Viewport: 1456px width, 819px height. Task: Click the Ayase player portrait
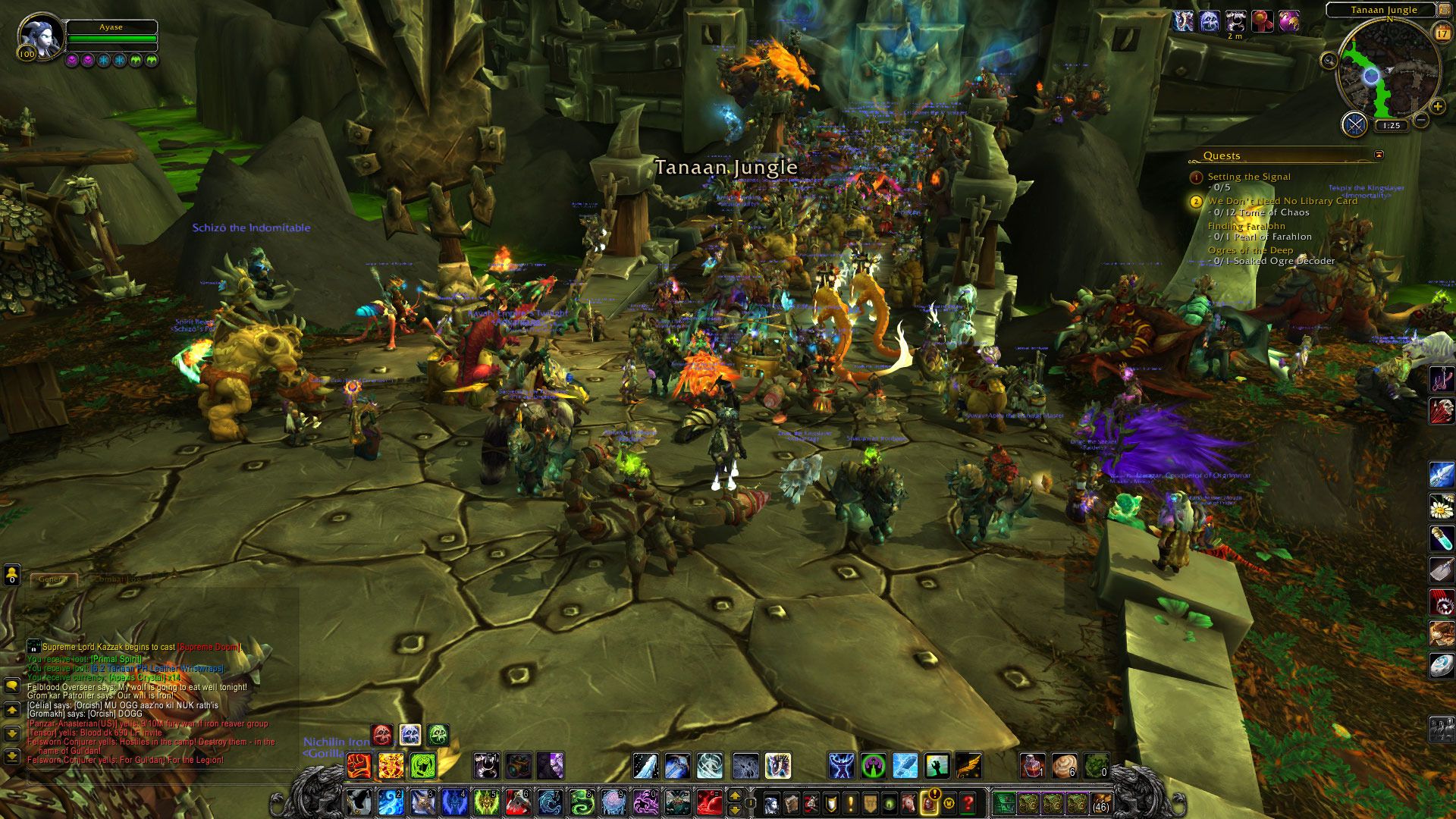coord(38,36)
